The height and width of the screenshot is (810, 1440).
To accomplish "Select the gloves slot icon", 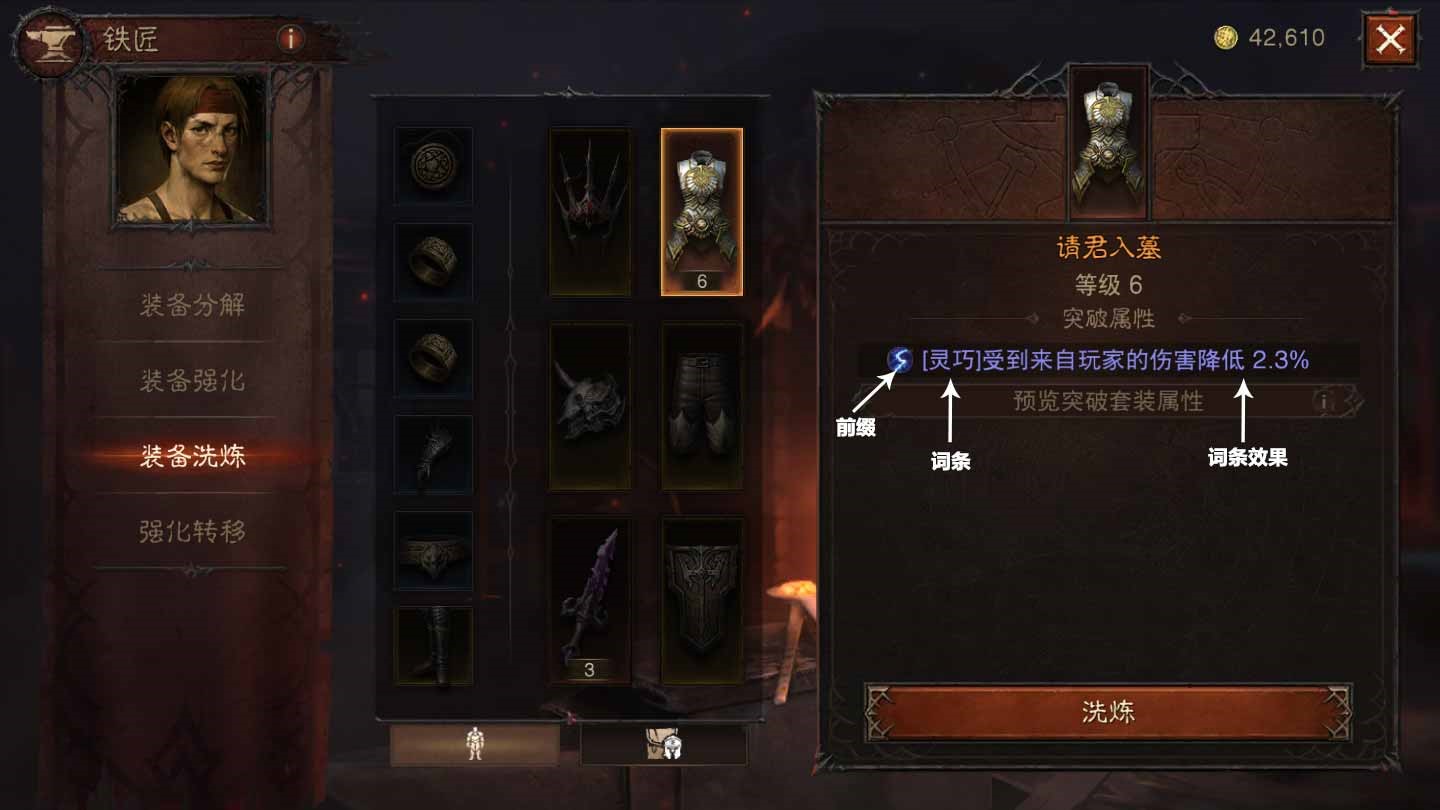I will click(x=434, y=455).
